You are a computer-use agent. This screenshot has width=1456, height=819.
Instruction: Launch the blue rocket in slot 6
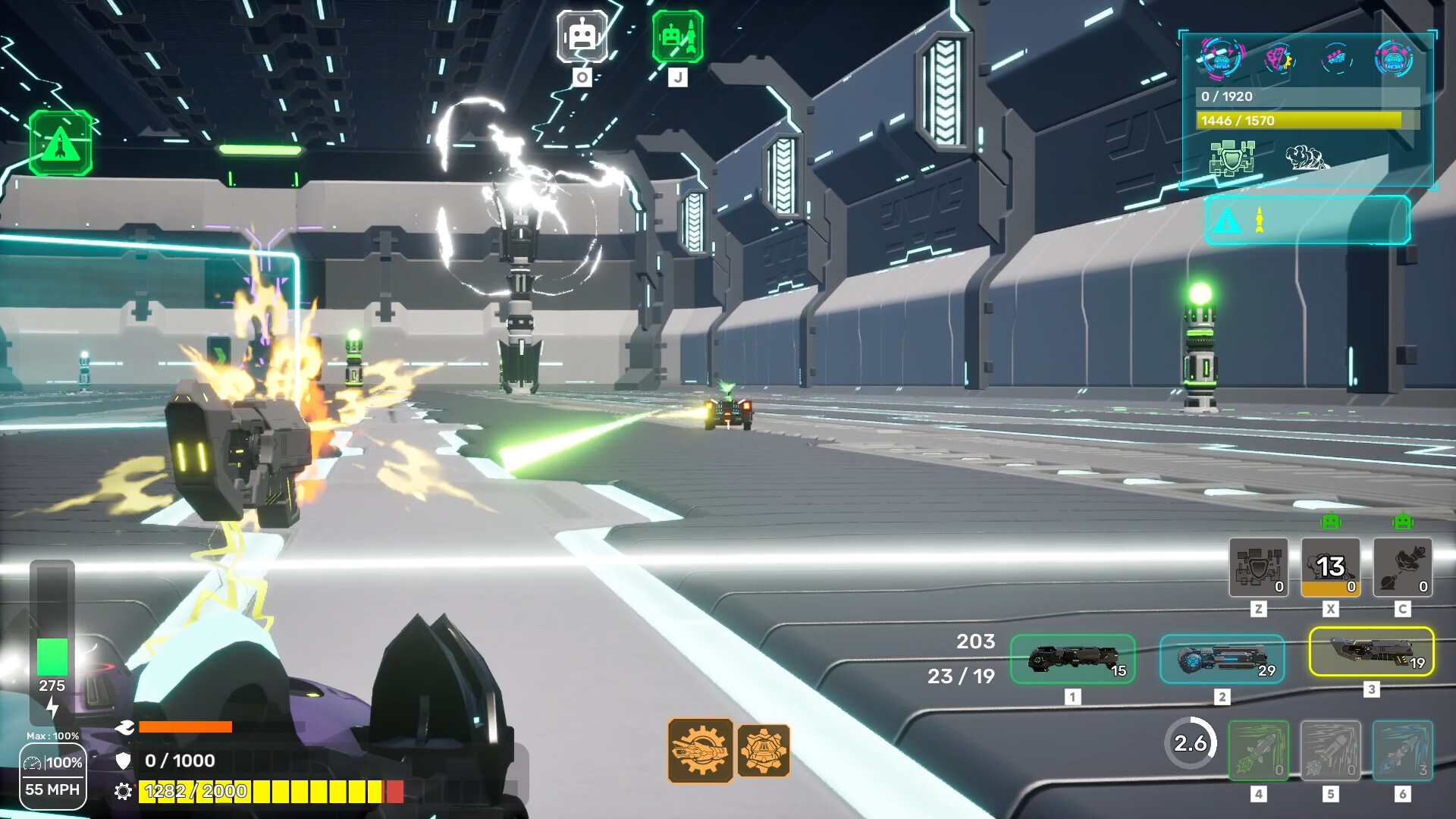pyautogui.click(x=1402, y=750)
